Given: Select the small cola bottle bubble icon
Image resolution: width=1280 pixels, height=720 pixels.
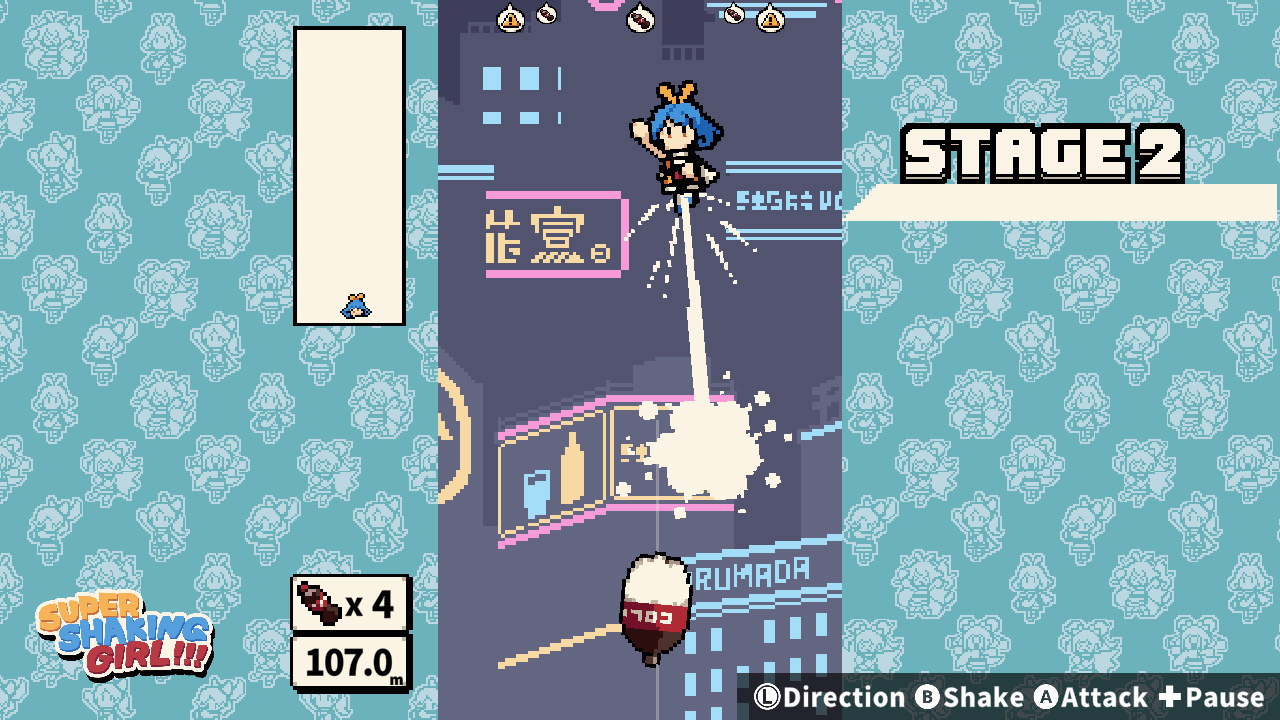Looking at the screenshot, I should [x=548, y=14].
